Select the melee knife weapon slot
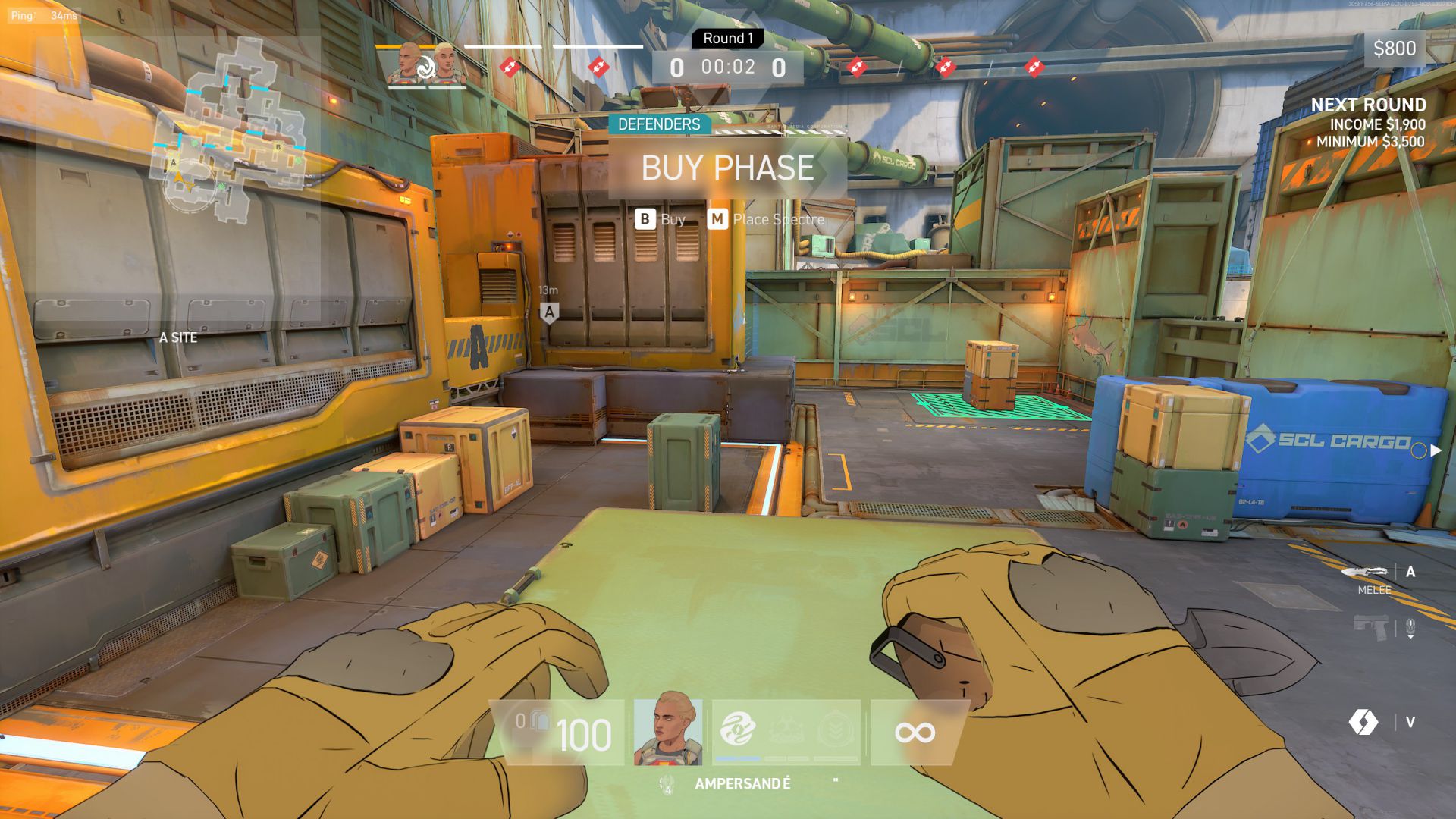Image resolution: width=1456 pixels, height=819 pixels. pyautogui.click(x=1364, y=572)
